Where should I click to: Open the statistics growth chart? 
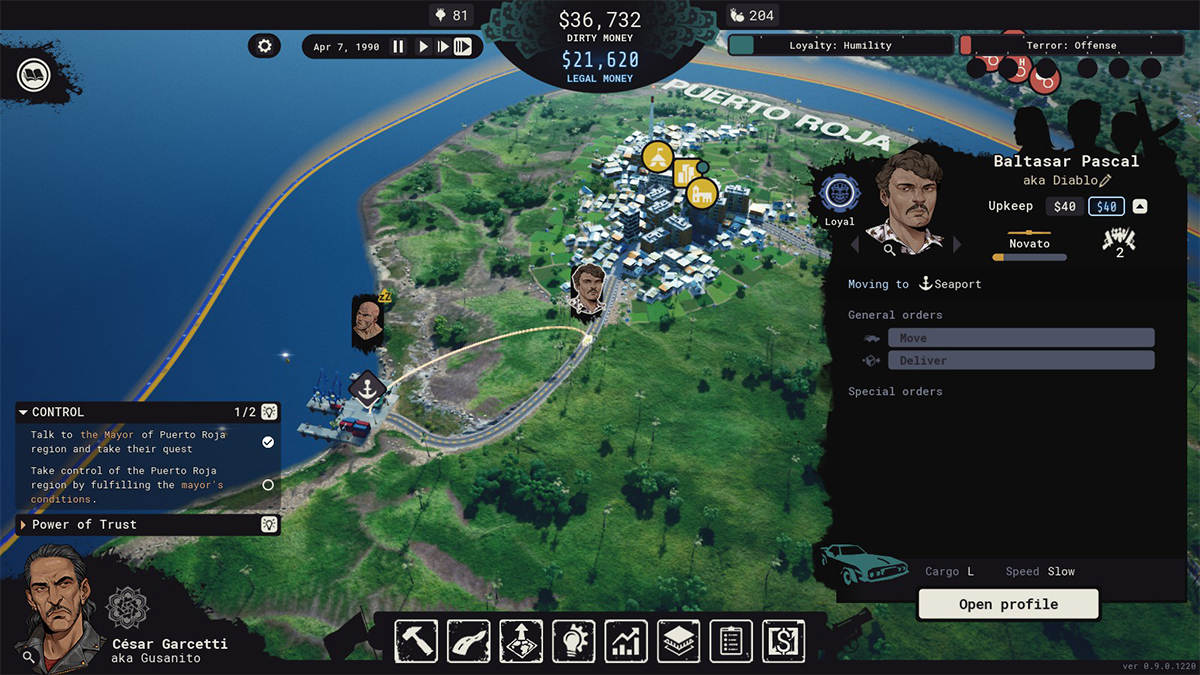click(x=626, y=641)
